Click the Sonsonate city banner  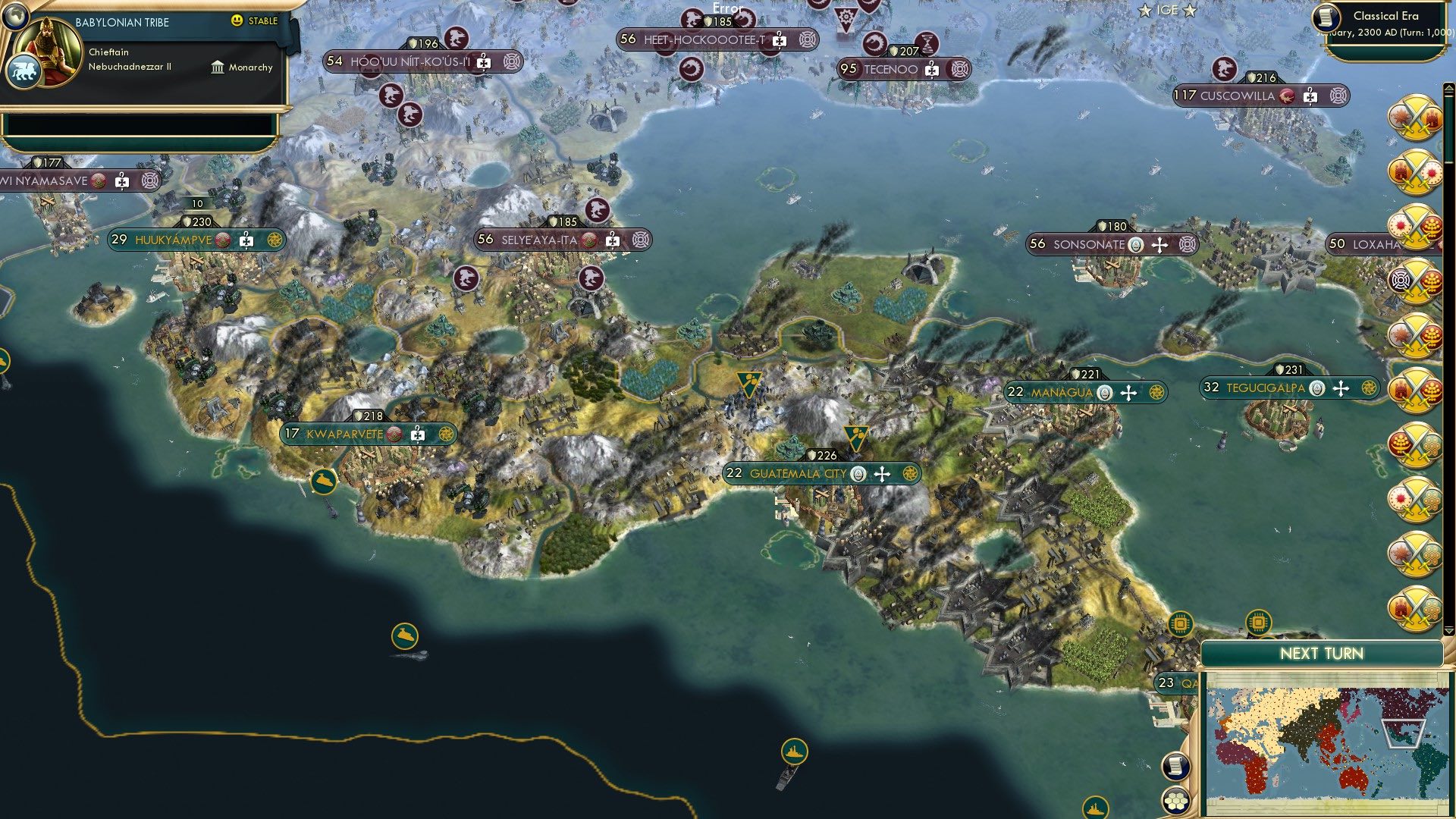tap(1088, 244)
